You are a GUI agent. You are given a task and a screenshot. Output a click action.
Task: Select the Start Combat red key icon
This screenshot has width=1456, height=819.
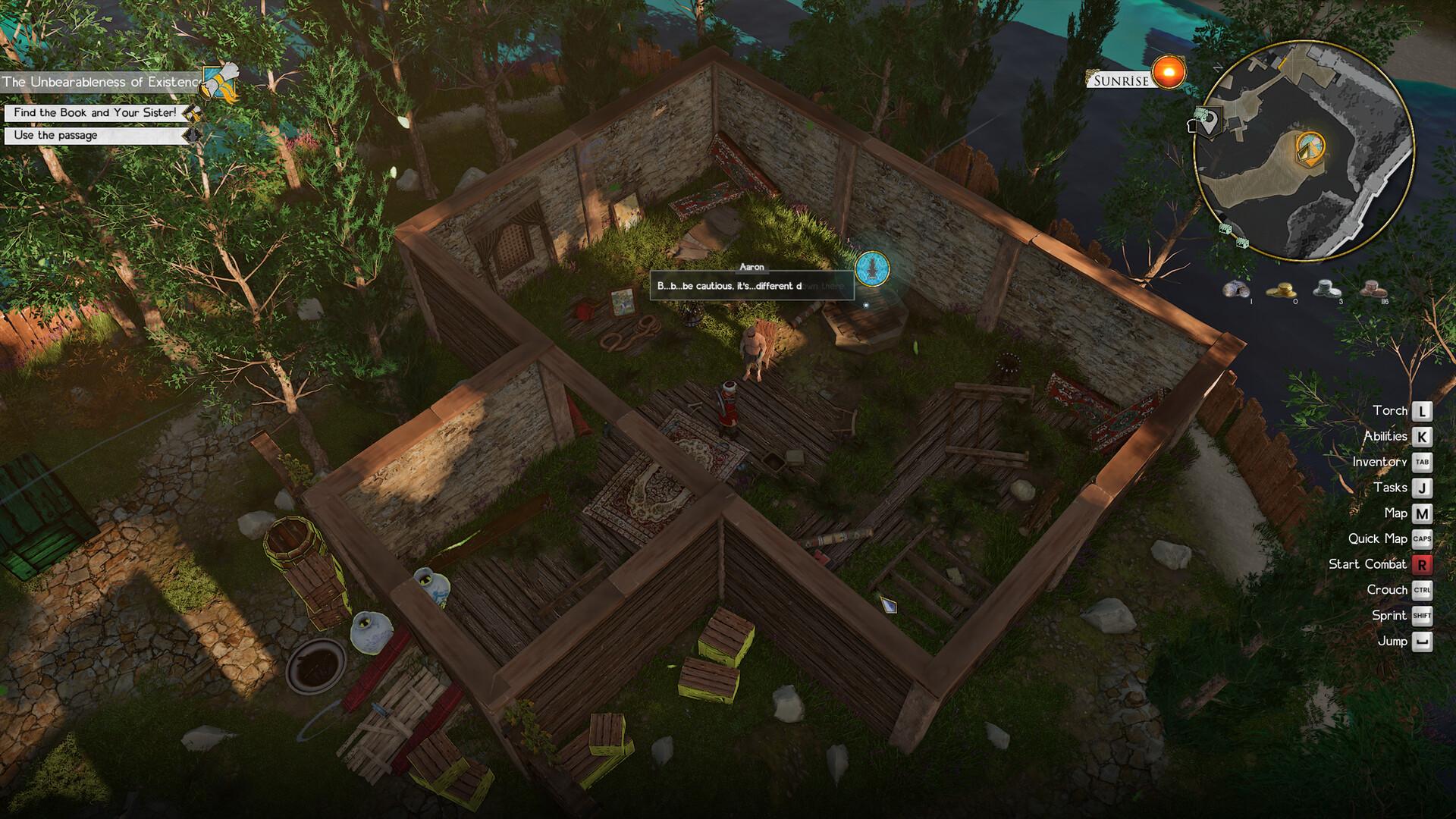(1422, 564)
